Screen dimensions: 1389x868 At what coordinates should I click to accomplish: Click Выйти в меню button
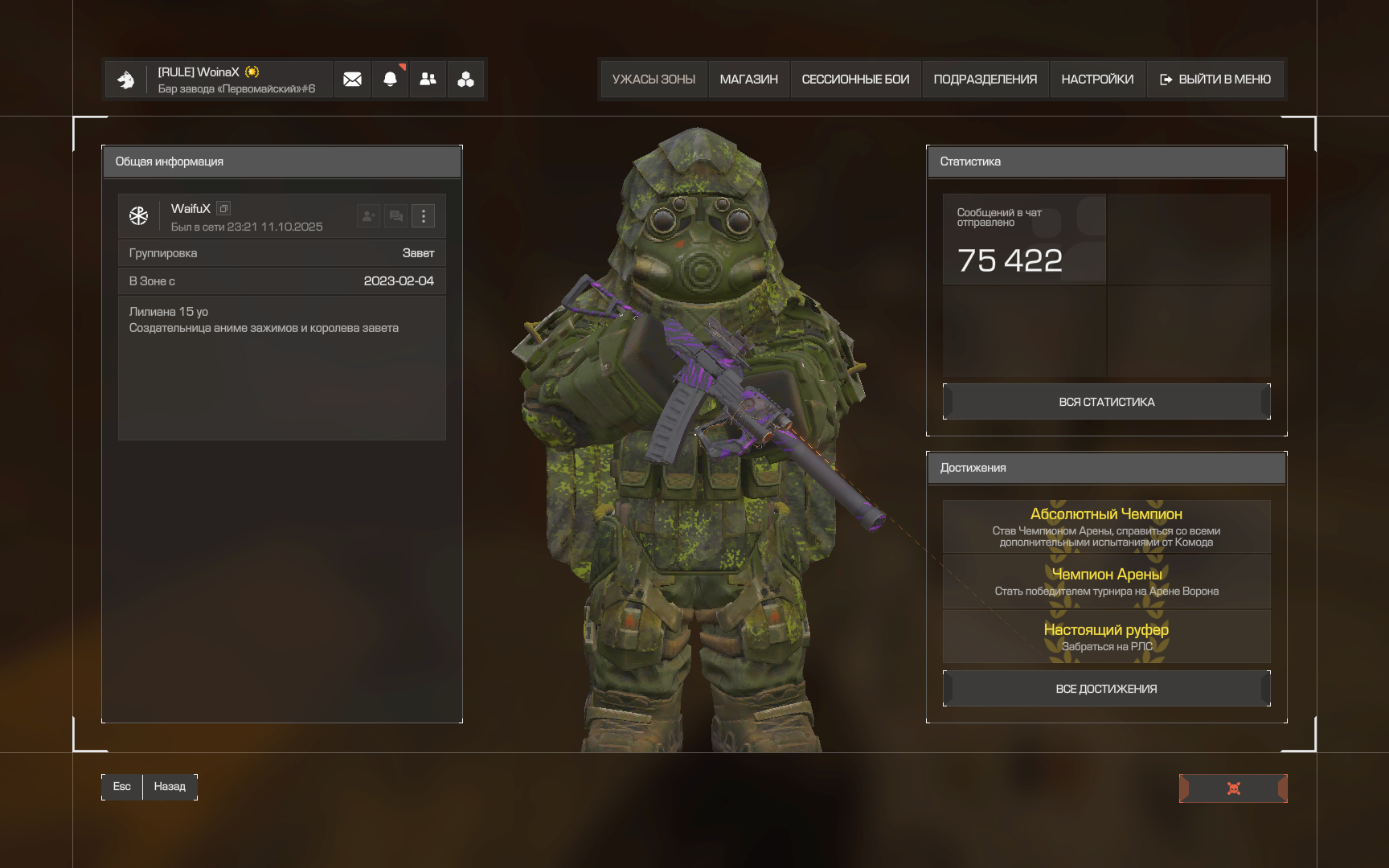(1215, 80)
